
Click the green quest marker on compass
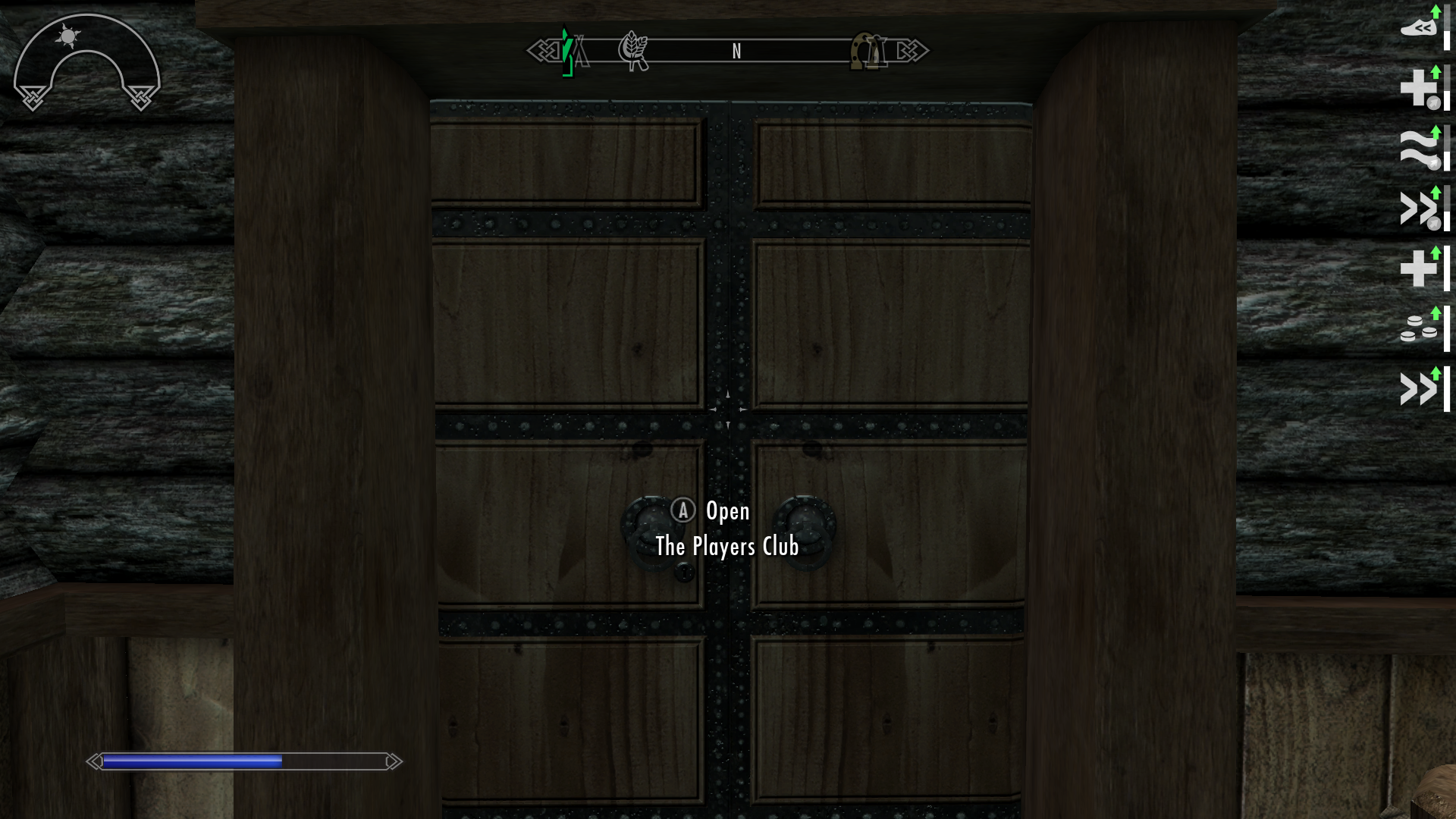[567, 52]
